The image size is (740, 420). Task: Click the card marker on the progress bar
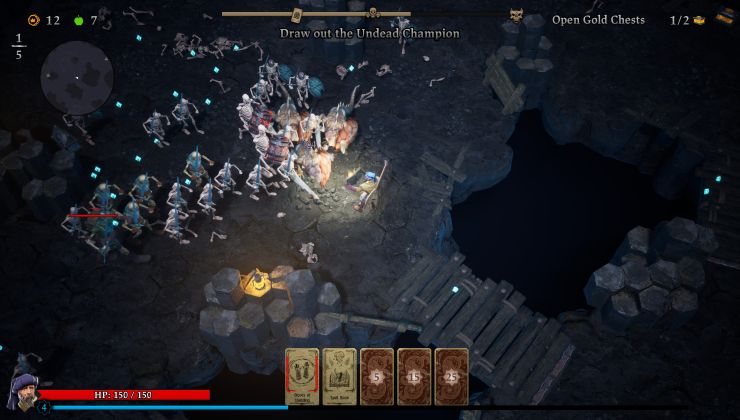[297, 15]
